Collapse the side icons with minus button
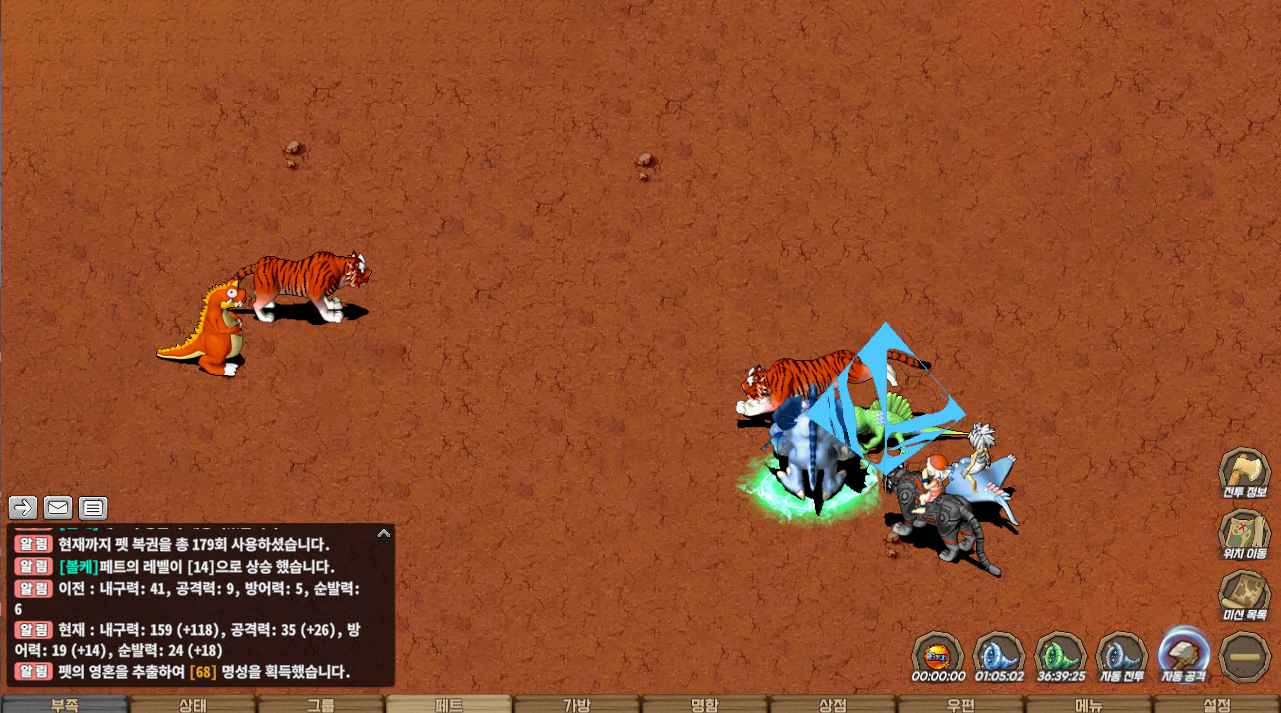The width and height of the screenshot is (1281, 713). pyautogui.click(x=1245, y=655)
